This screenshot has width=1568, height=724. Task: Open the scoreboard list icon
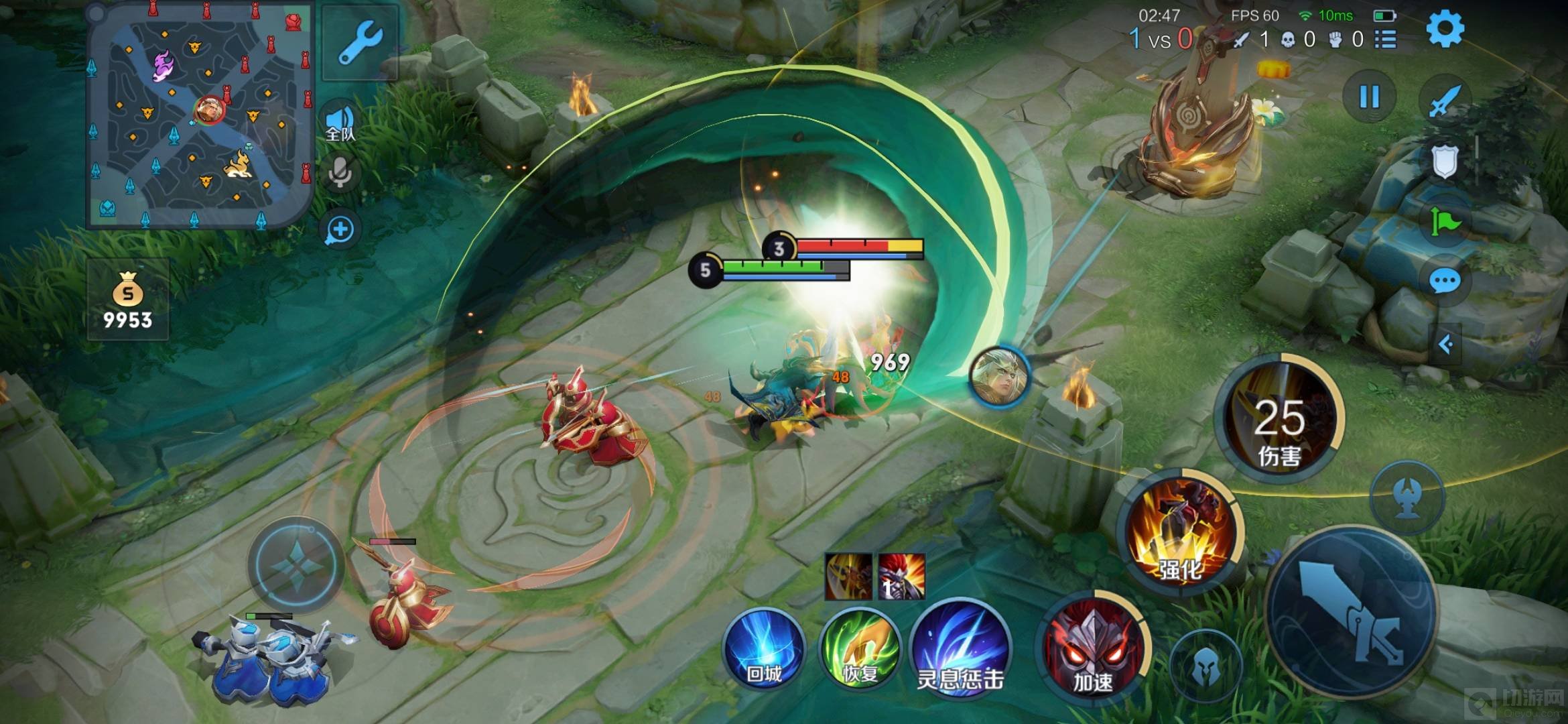[x=1385, y=40]
